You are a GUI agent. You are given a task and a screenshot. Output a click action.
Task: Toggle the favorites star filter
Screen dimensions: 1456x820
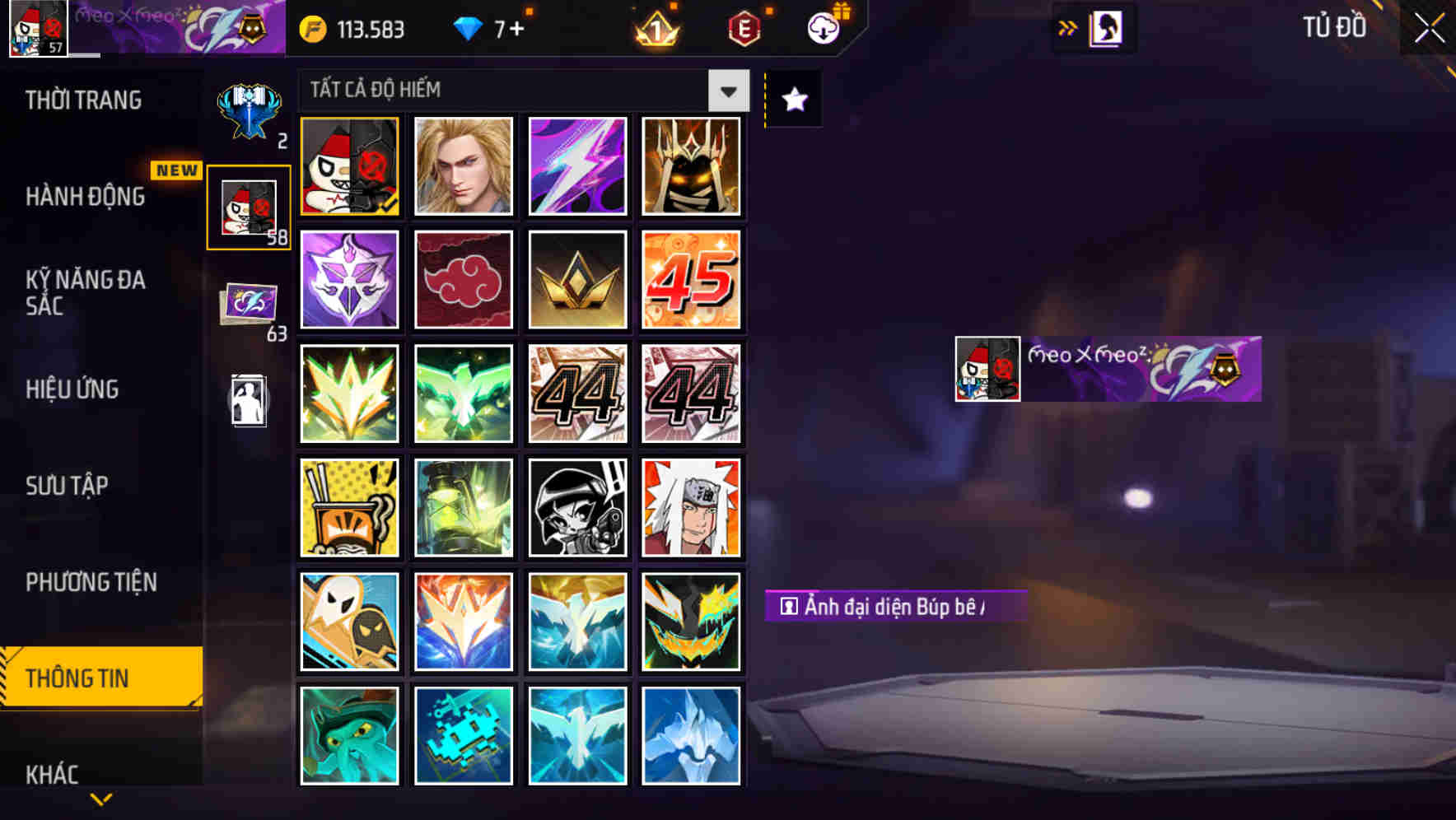(792, 100)
